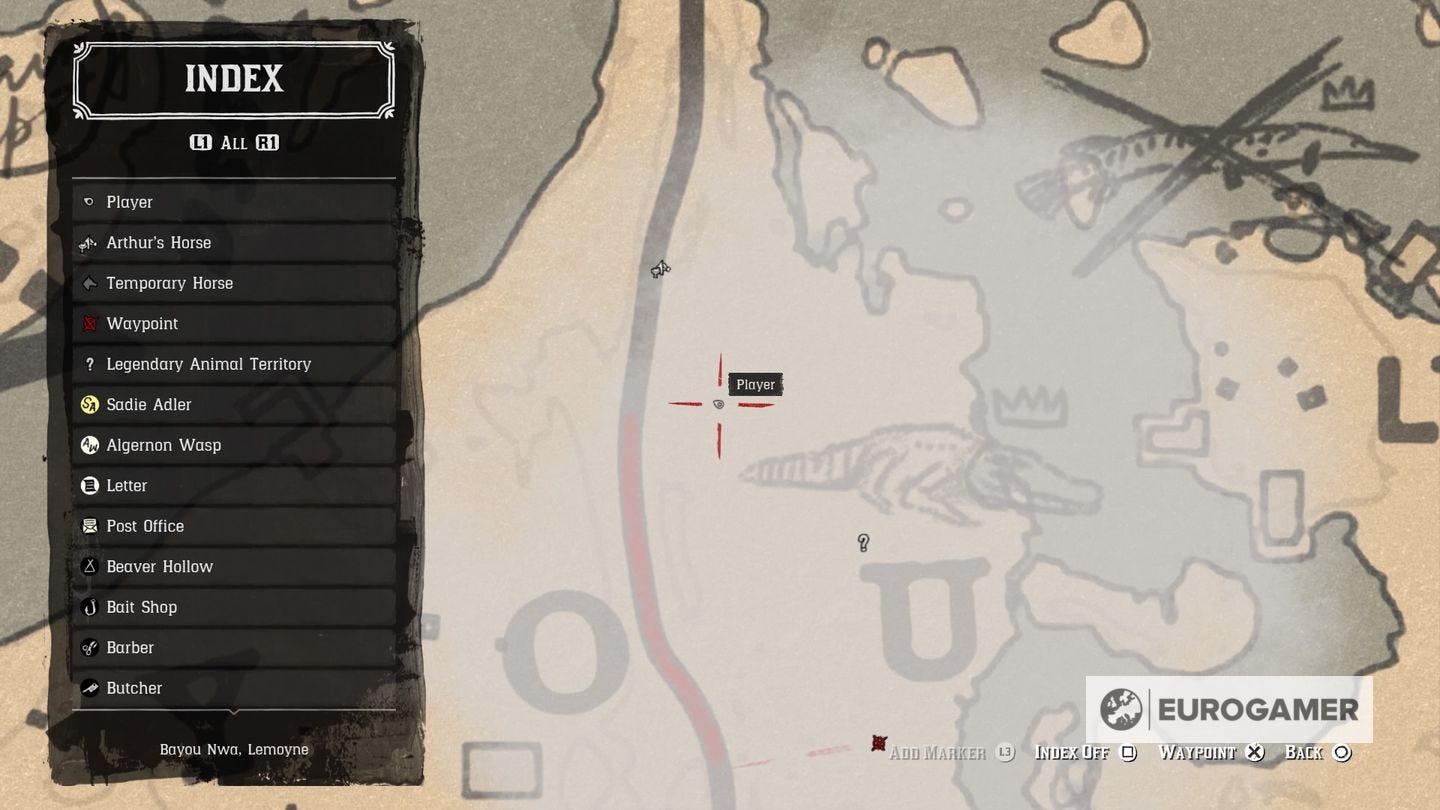
Task: Select the Player marker on the map
Action: coord(719,404)
